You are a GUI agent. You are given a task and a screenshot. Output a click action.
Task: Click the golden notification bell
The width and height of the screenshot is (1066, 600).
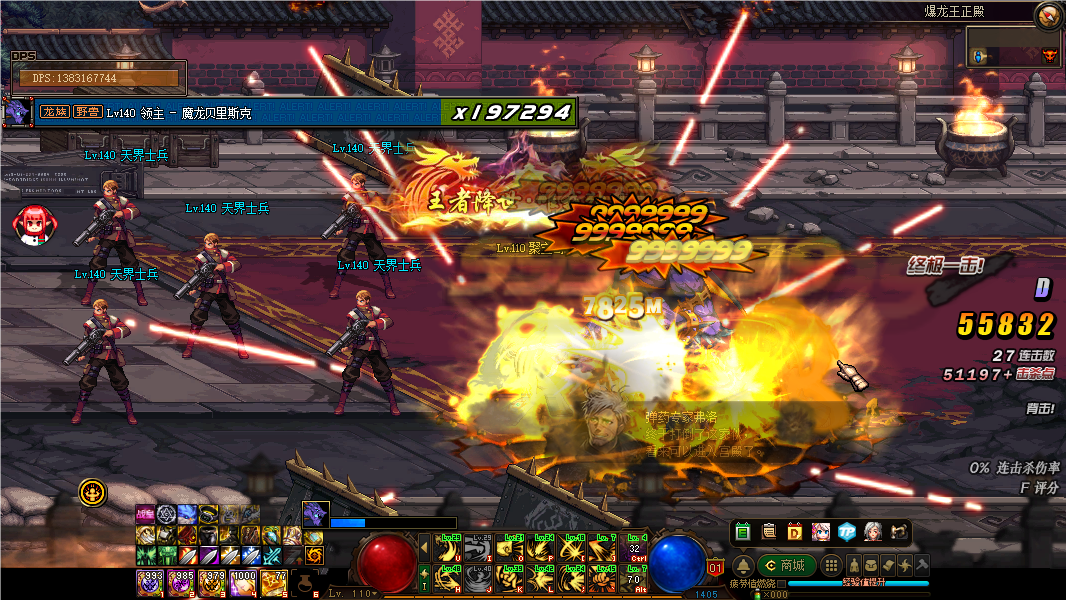click(742, 565)
